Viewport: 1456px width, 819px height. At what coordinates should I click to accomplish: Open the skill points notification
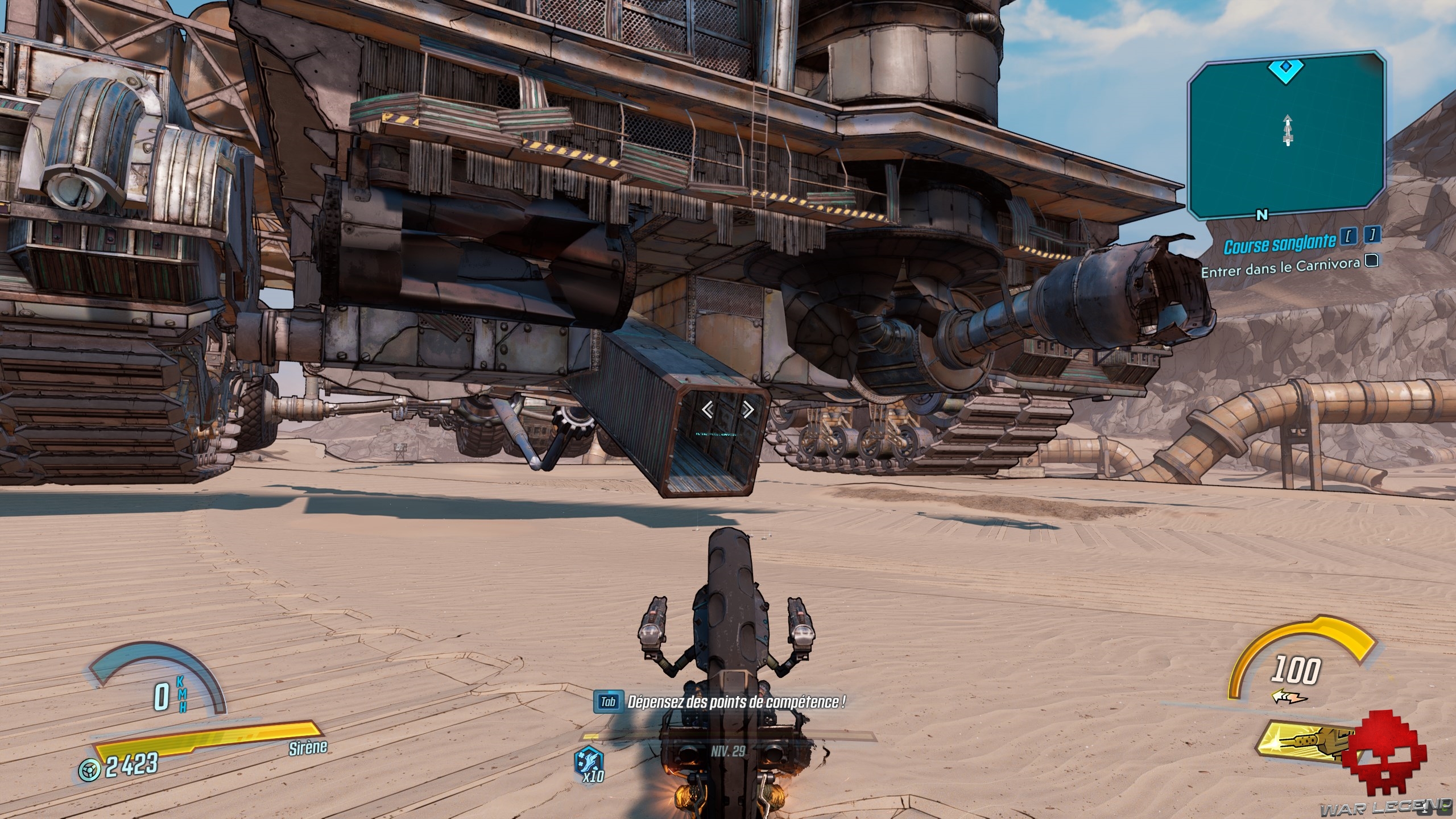coord(735,702)
